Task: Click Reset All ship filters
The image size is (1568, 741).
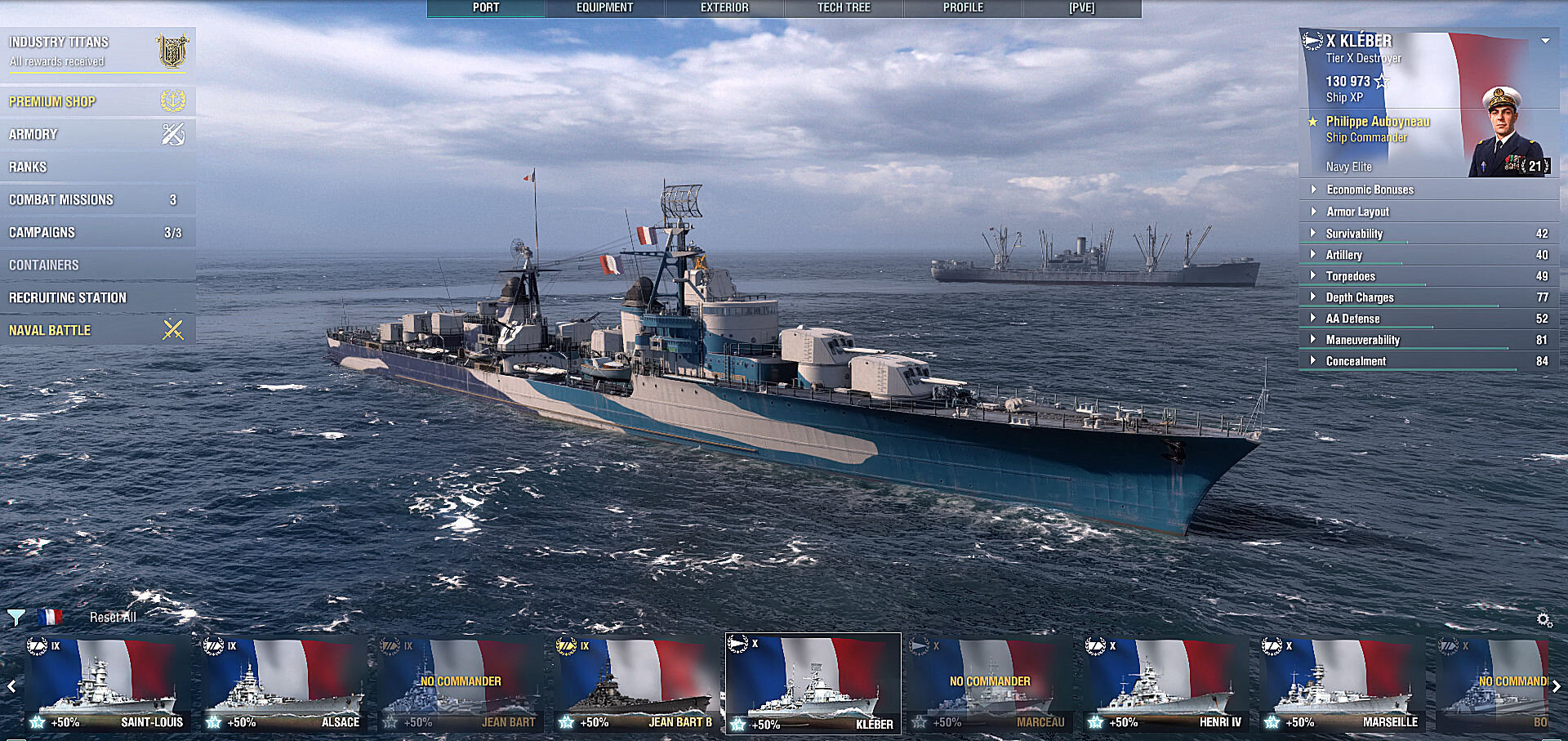Action: coord(113,618)
